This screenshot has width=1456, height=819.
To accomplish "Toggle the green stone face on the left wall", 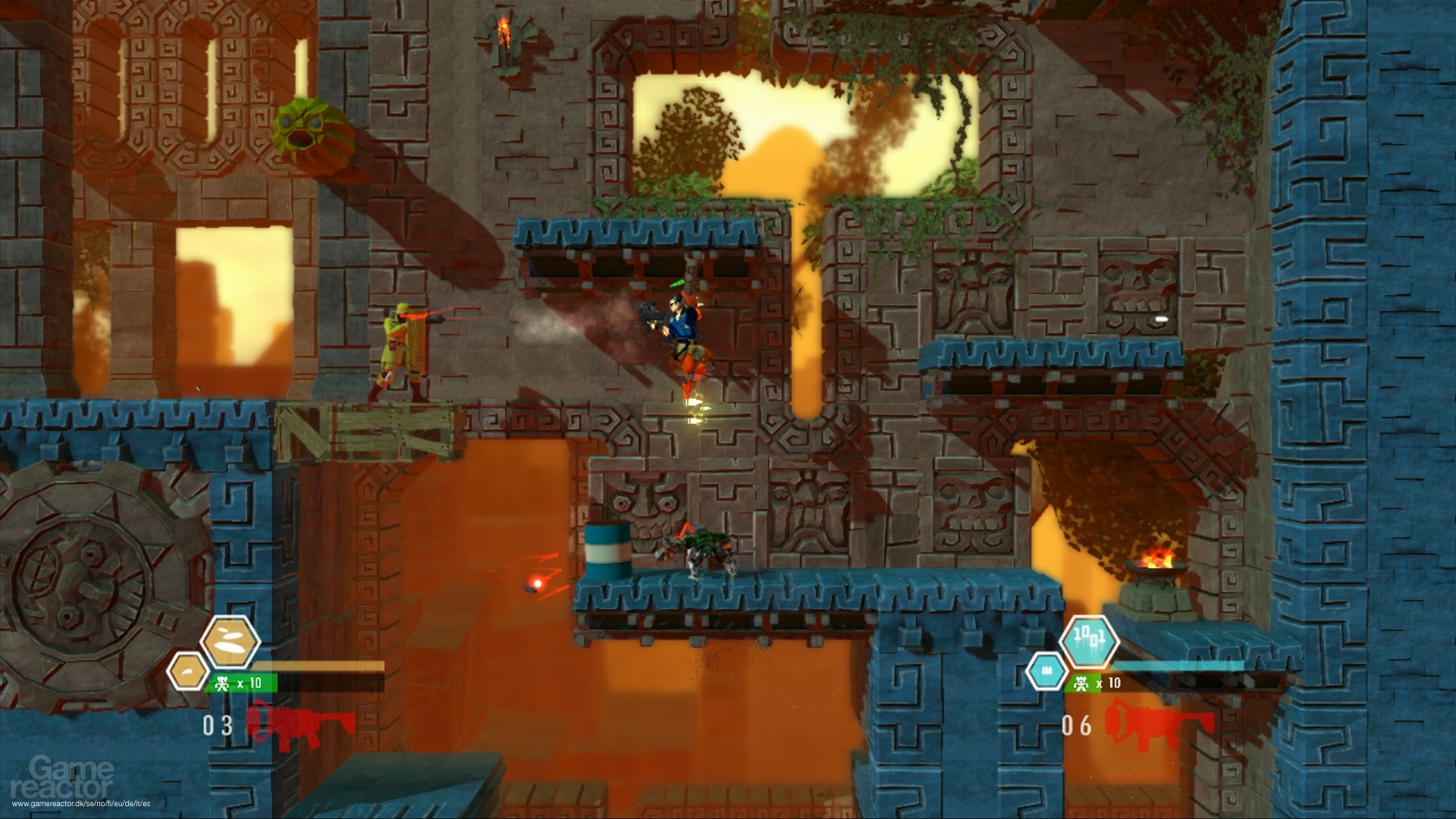I will 311,134.
